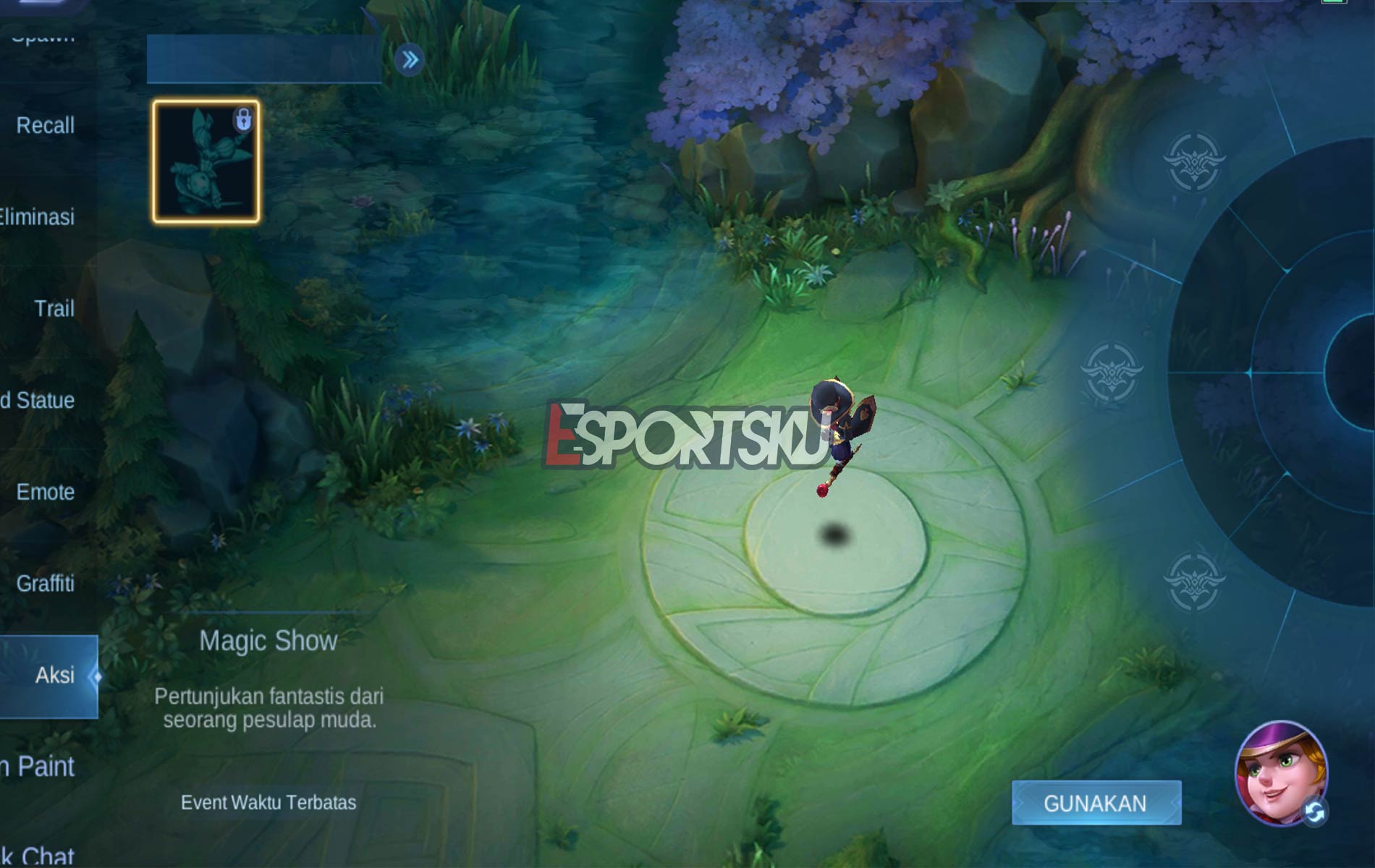Select the Trail sidebar option
The height and width of the screenshot is (868, 1375).
point(54,307)
